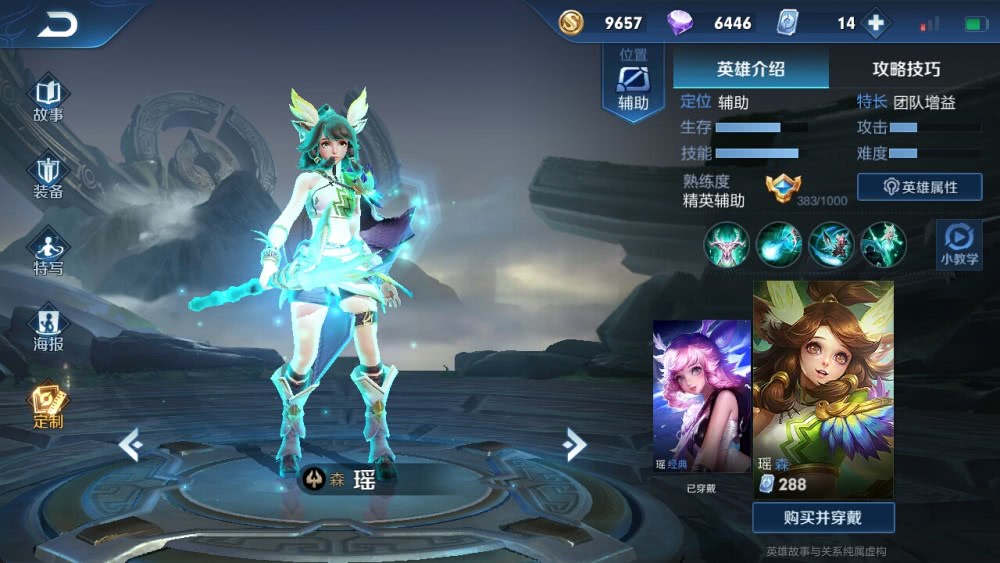Image resolution: width=1000 pixels, height=563 pixels.
Task: Open the 定制 customization page
Action: click(x=48, y=405)
